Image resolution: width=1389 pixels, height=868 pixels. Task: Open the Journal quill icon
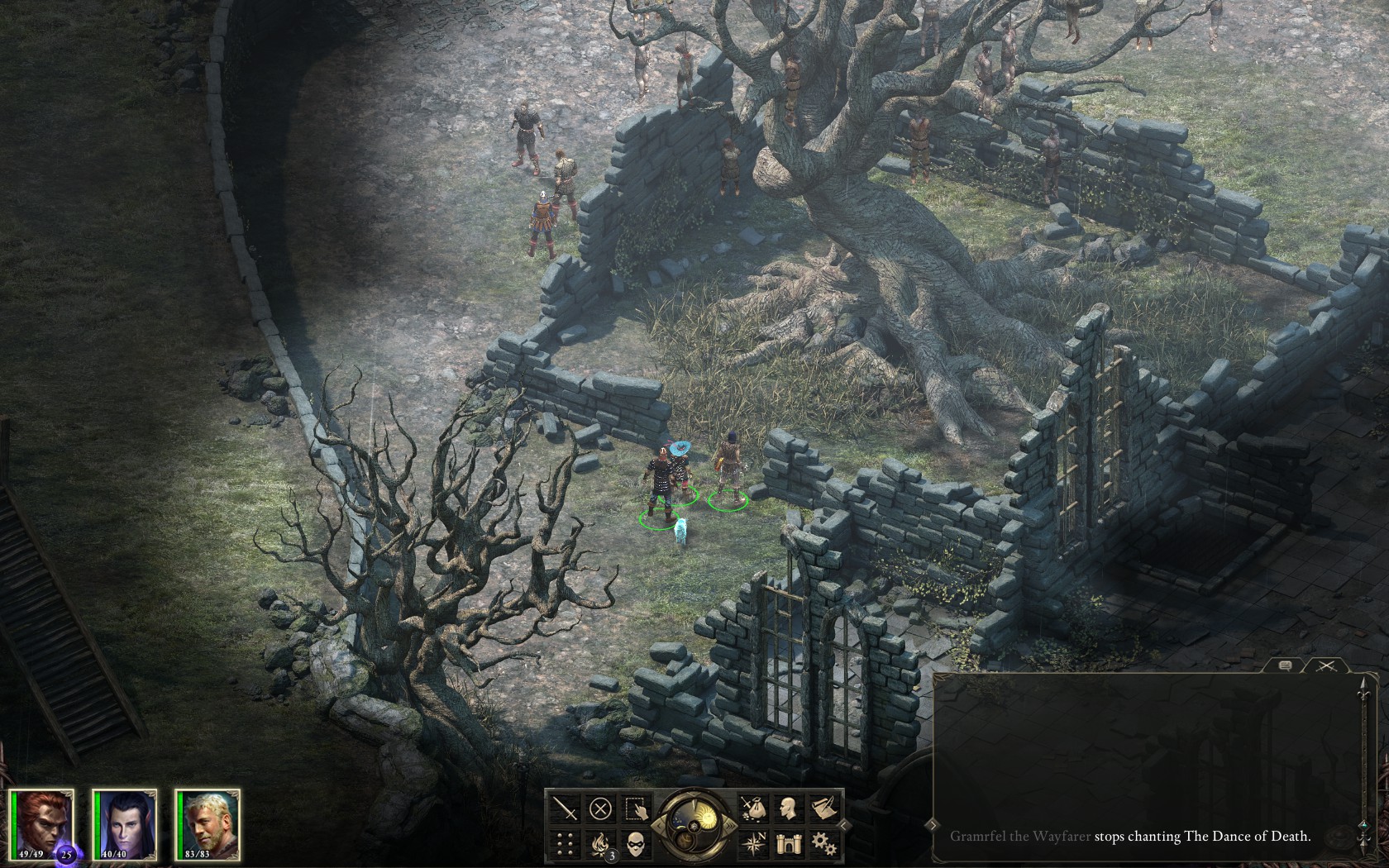[824, 808]
